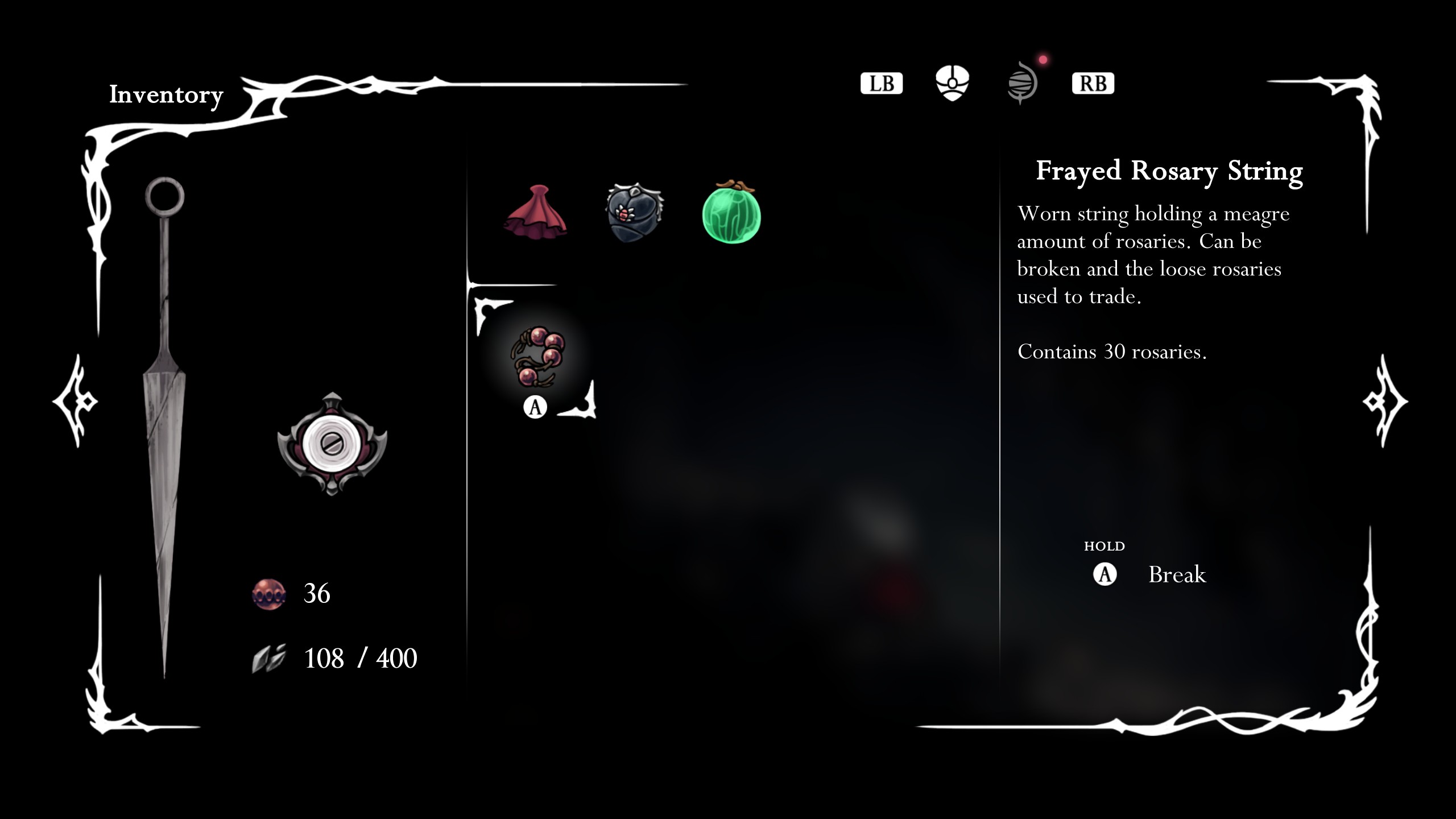The width and height of the screenshot is (1456, 819).
Task: Click the 108 / 400 shard progress readout
Action: [x=360, y=657]
